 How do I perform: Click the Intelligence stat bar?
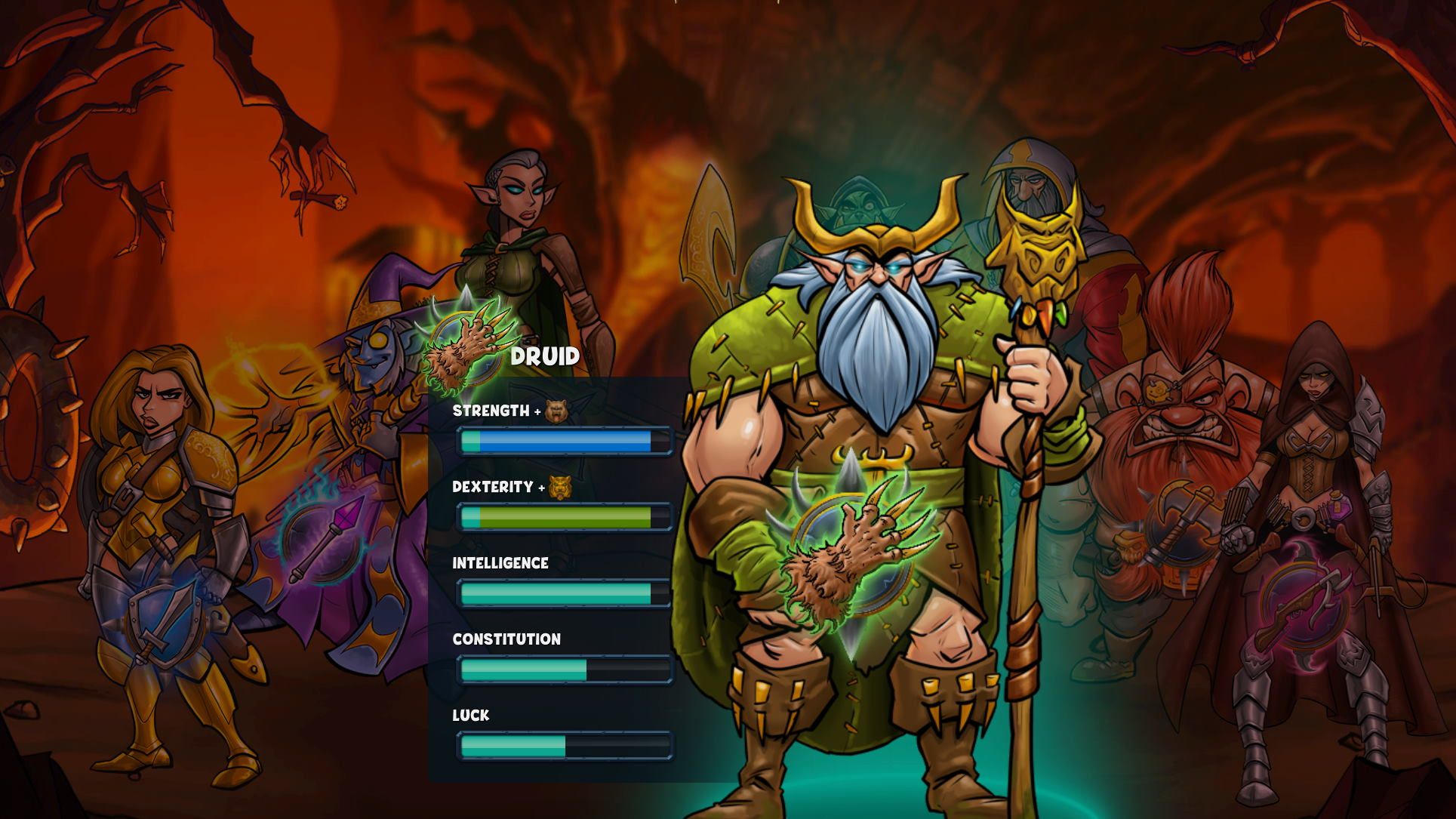563,593
